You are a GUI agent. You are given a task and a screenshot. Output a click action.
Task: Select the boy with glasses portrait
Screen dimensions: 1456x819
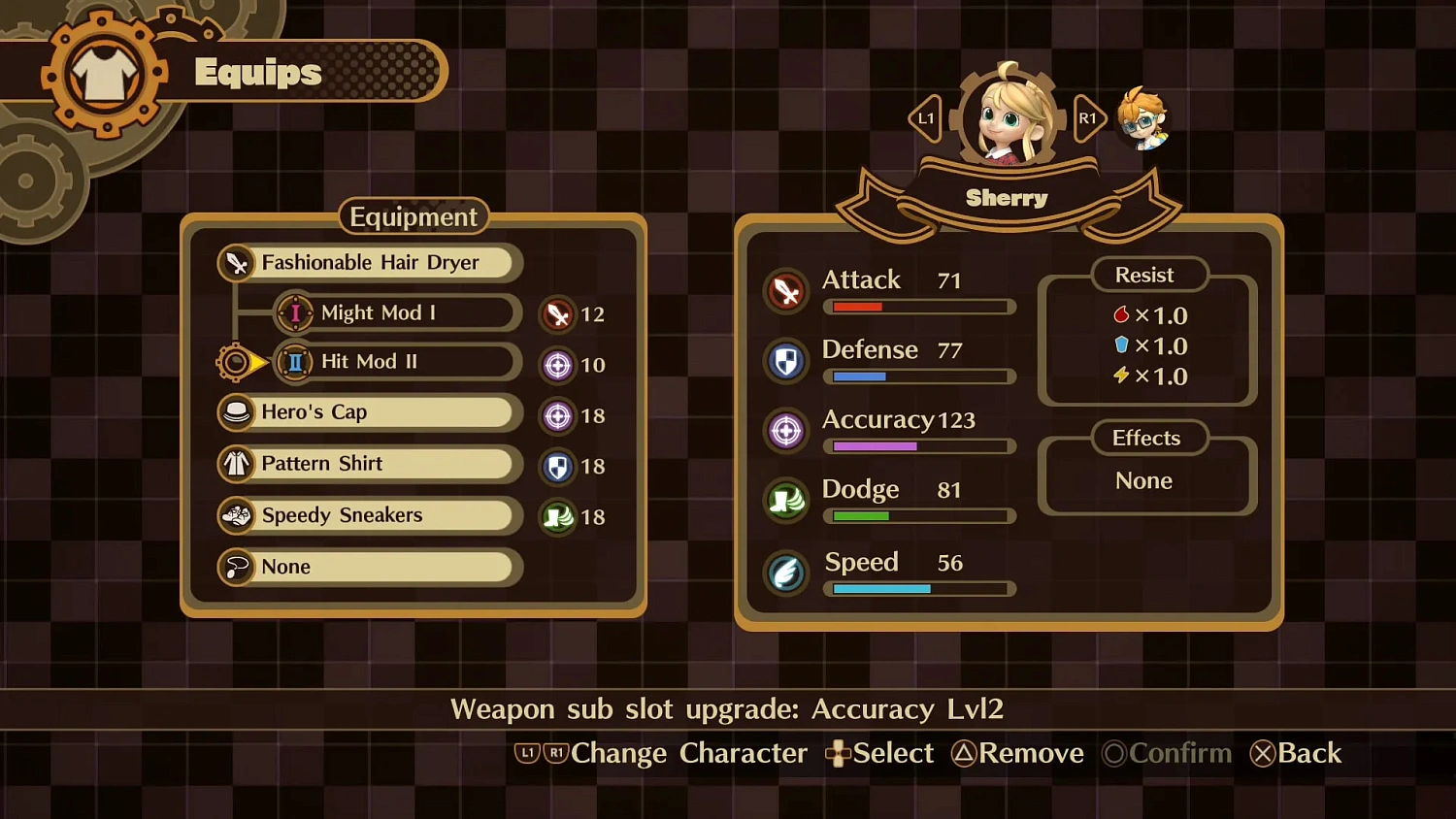[1142, 118]
